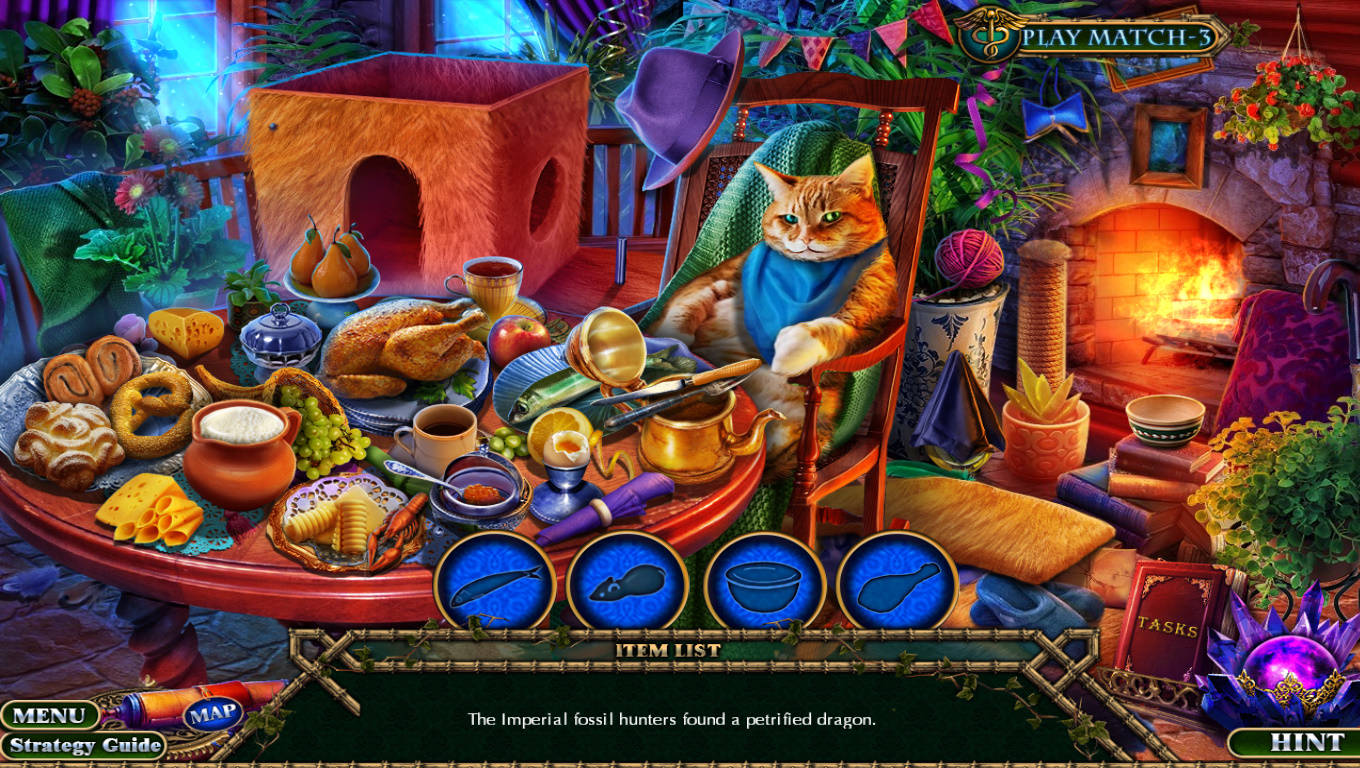1360x768 pixels.
Task: Select the bowl silhouette item slot
Action: [x=764, y=584]
